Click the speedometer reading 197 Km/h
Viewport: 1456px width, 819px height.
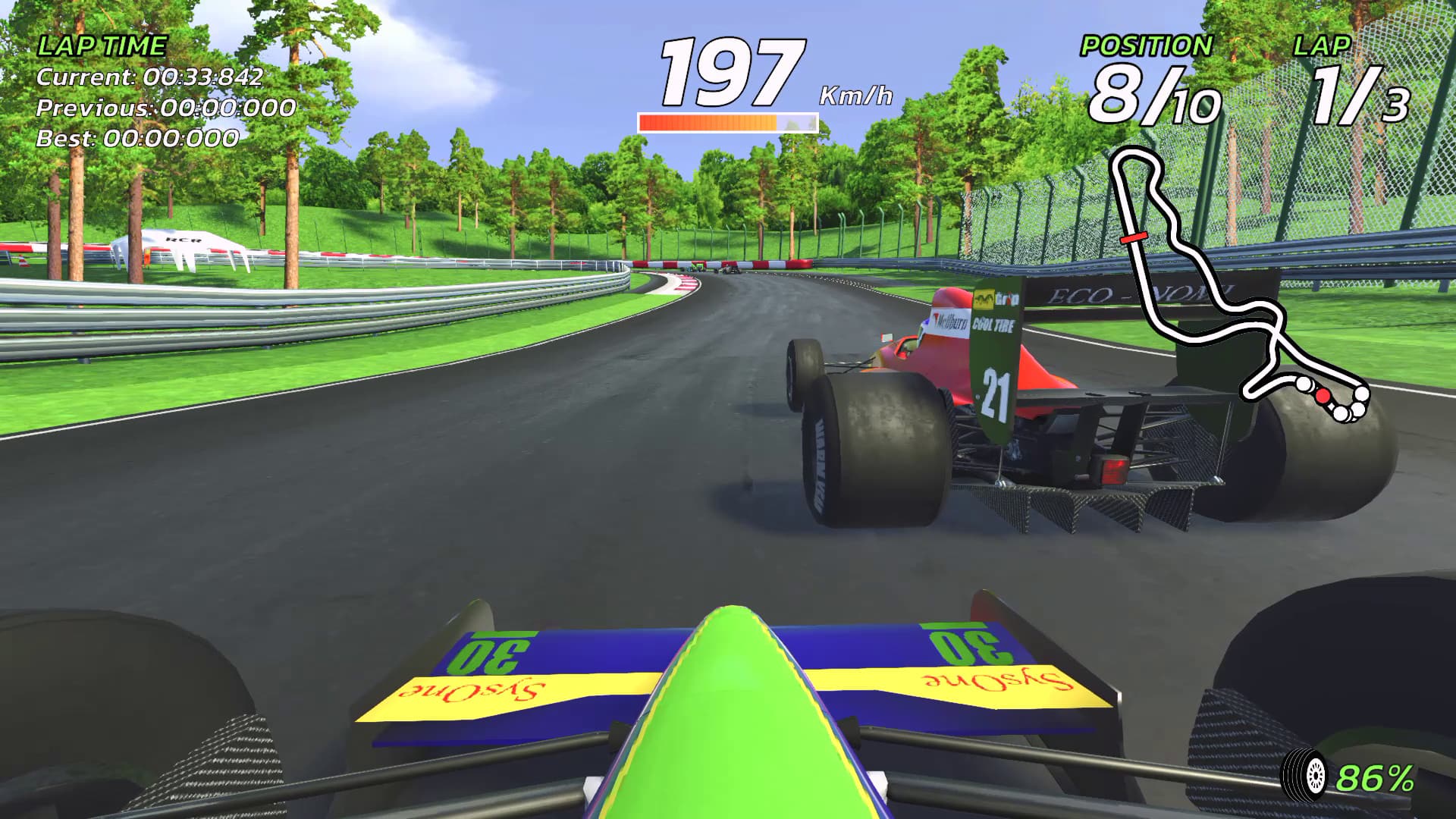click(730, 72)
